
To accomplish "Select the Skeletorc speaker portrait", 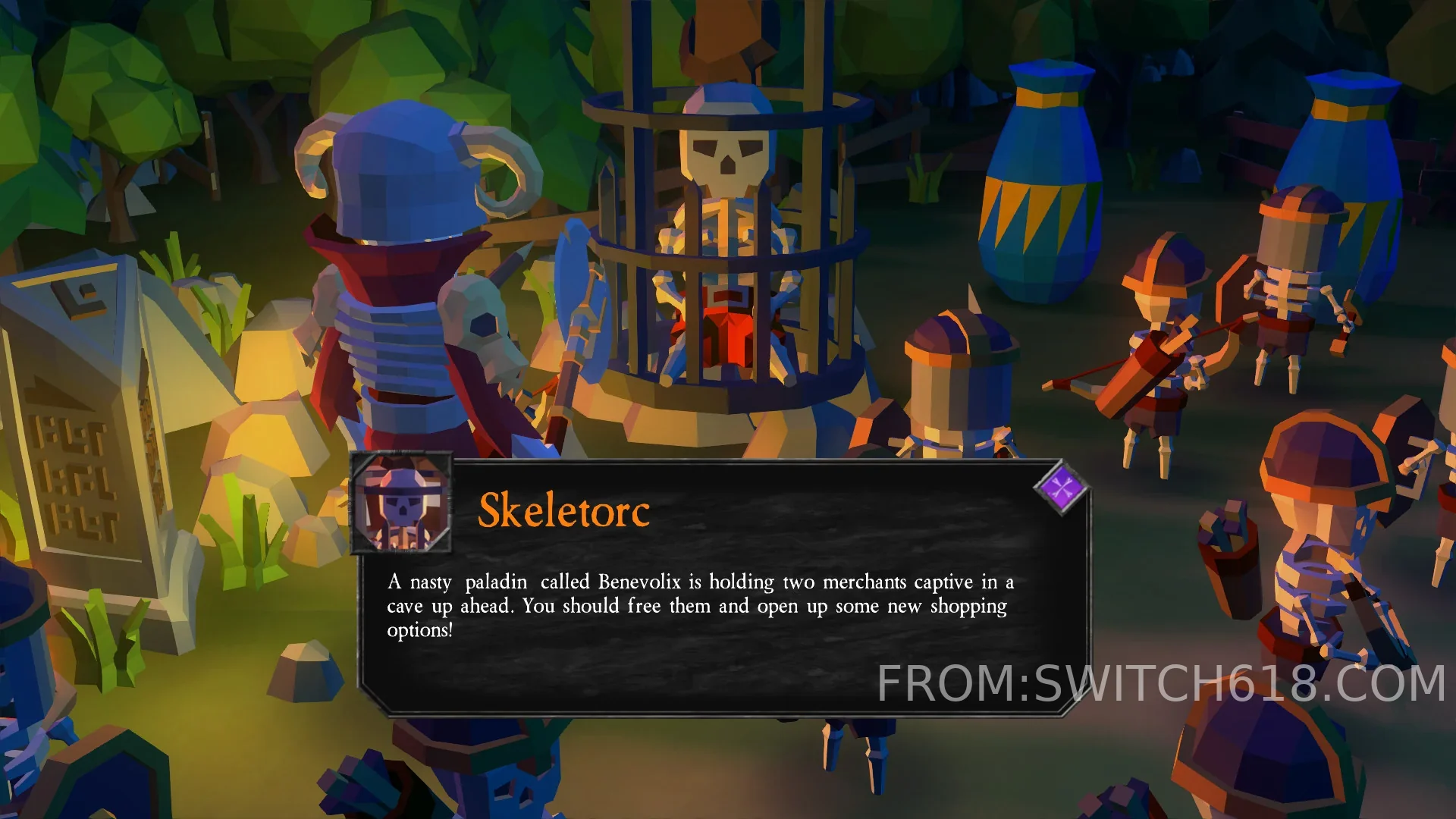I will click(402, 503).
